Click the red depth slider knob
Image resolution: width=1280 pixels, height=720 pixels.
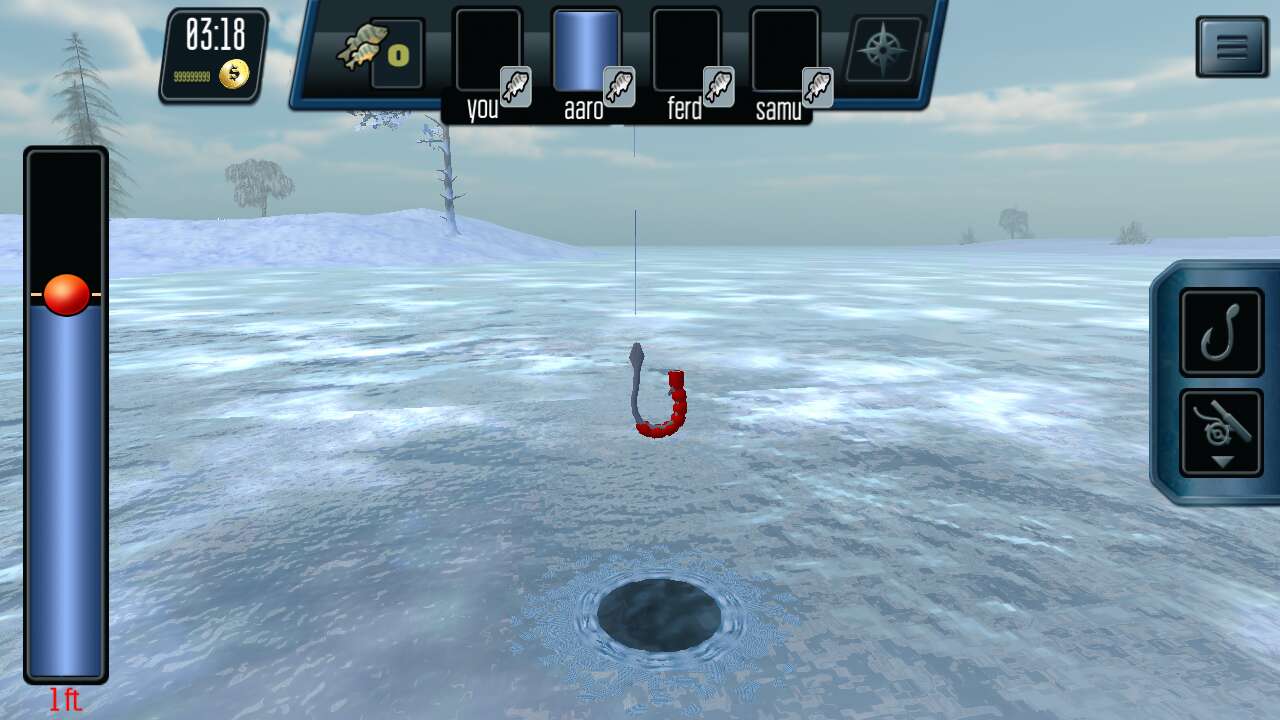point(67,295)
